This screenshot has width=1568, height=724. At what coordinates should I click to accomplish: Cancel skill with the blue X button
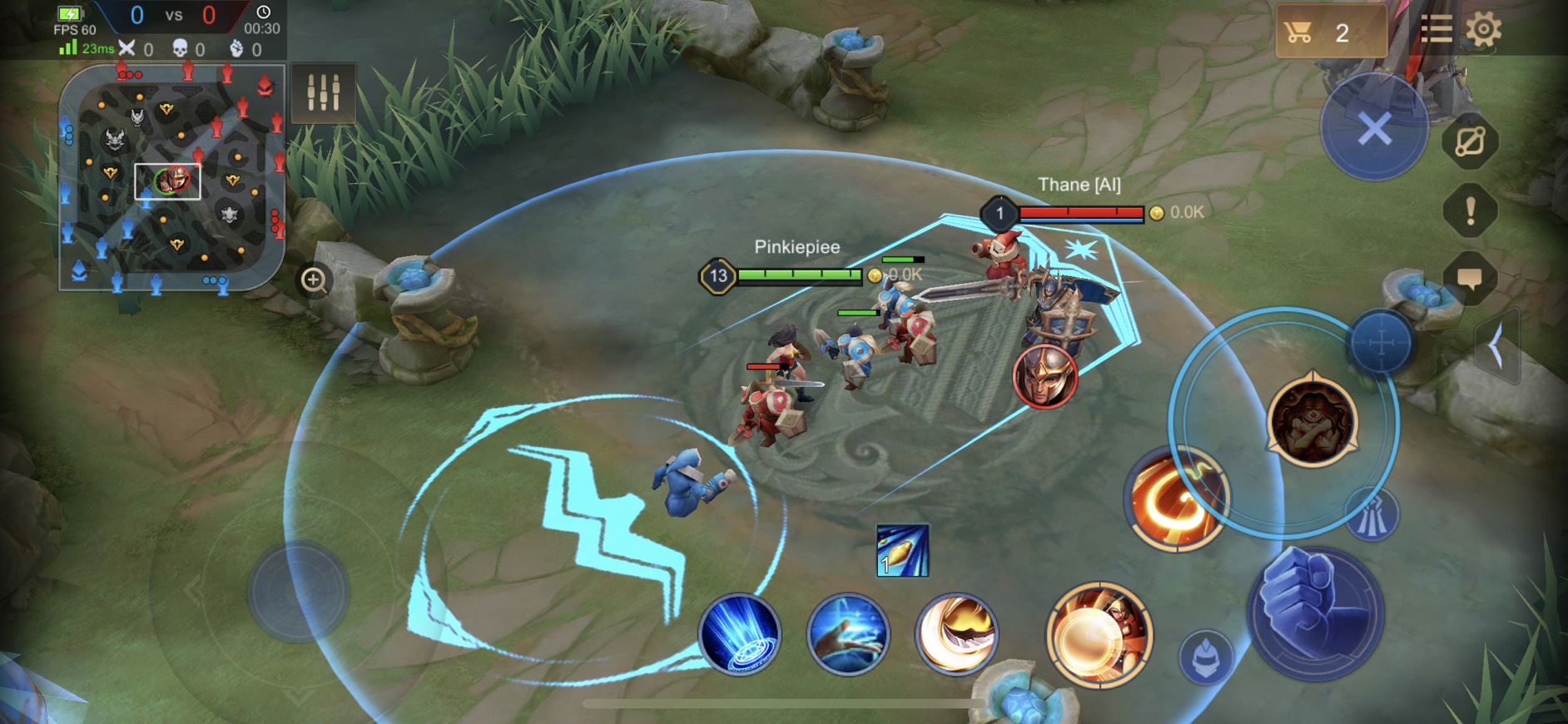(x=1374, y=129)
